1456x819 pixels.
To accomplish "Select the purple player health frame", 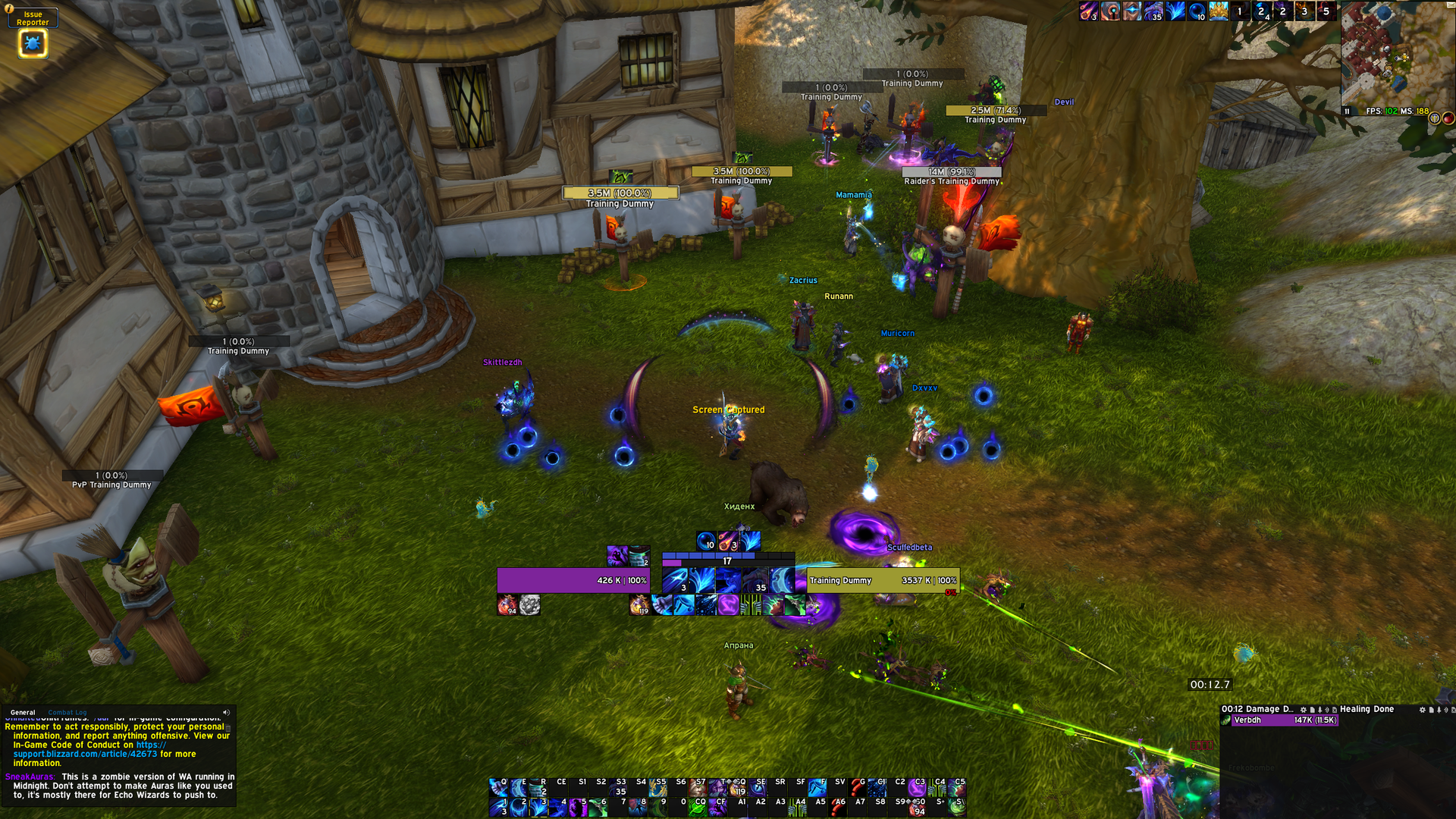I will (x=573, y=581).
